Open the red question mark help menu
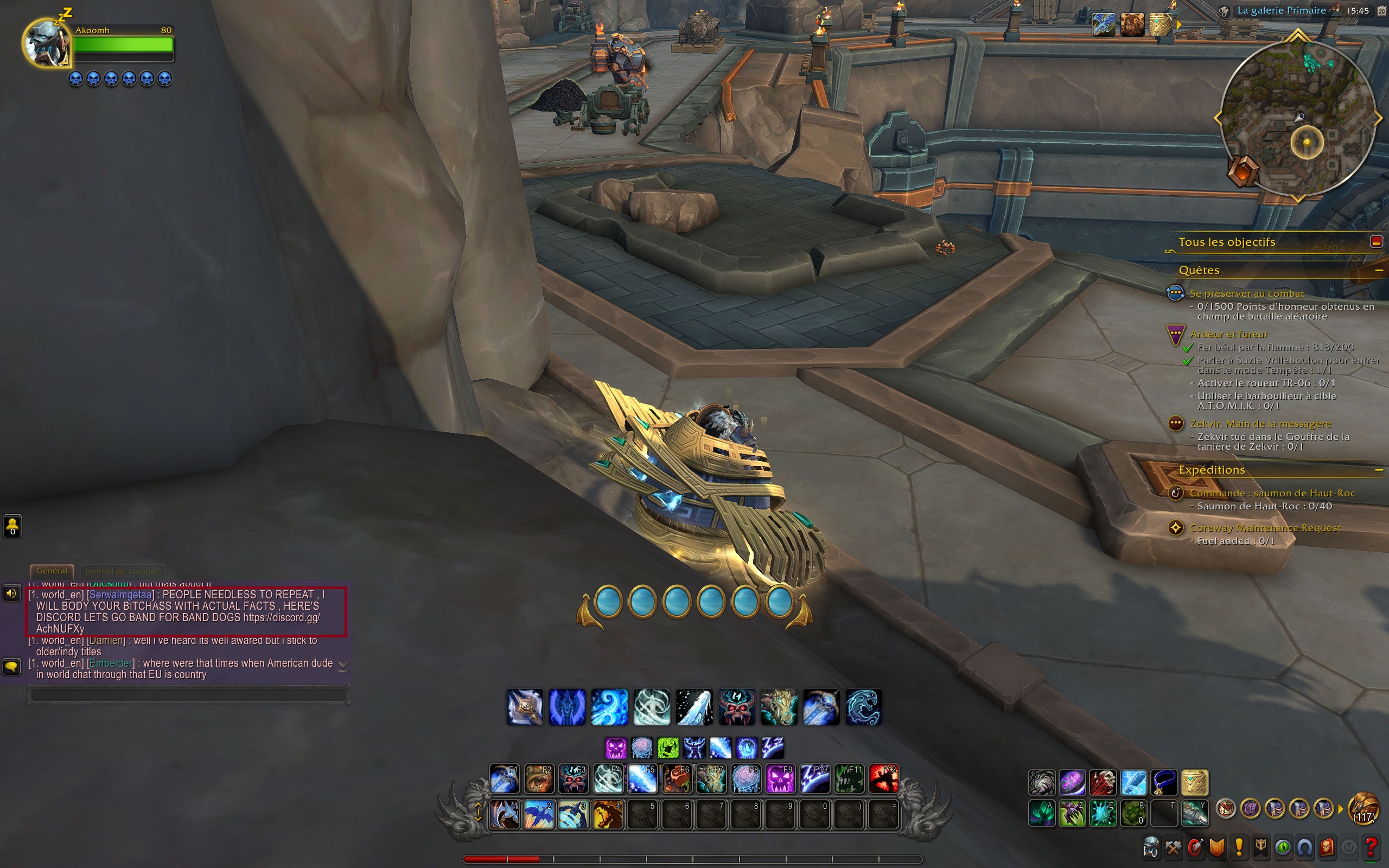This screenshot has height=868, width=1389. (x=1371, y=847)
